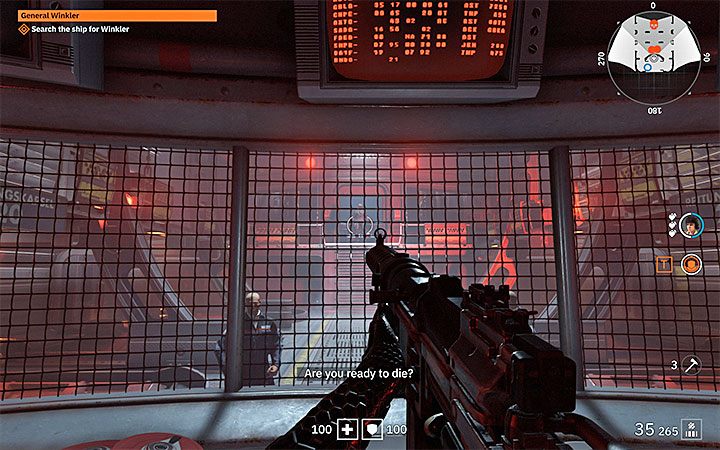
Task: Click the health cross icon
Action: [x=347, y=429]
